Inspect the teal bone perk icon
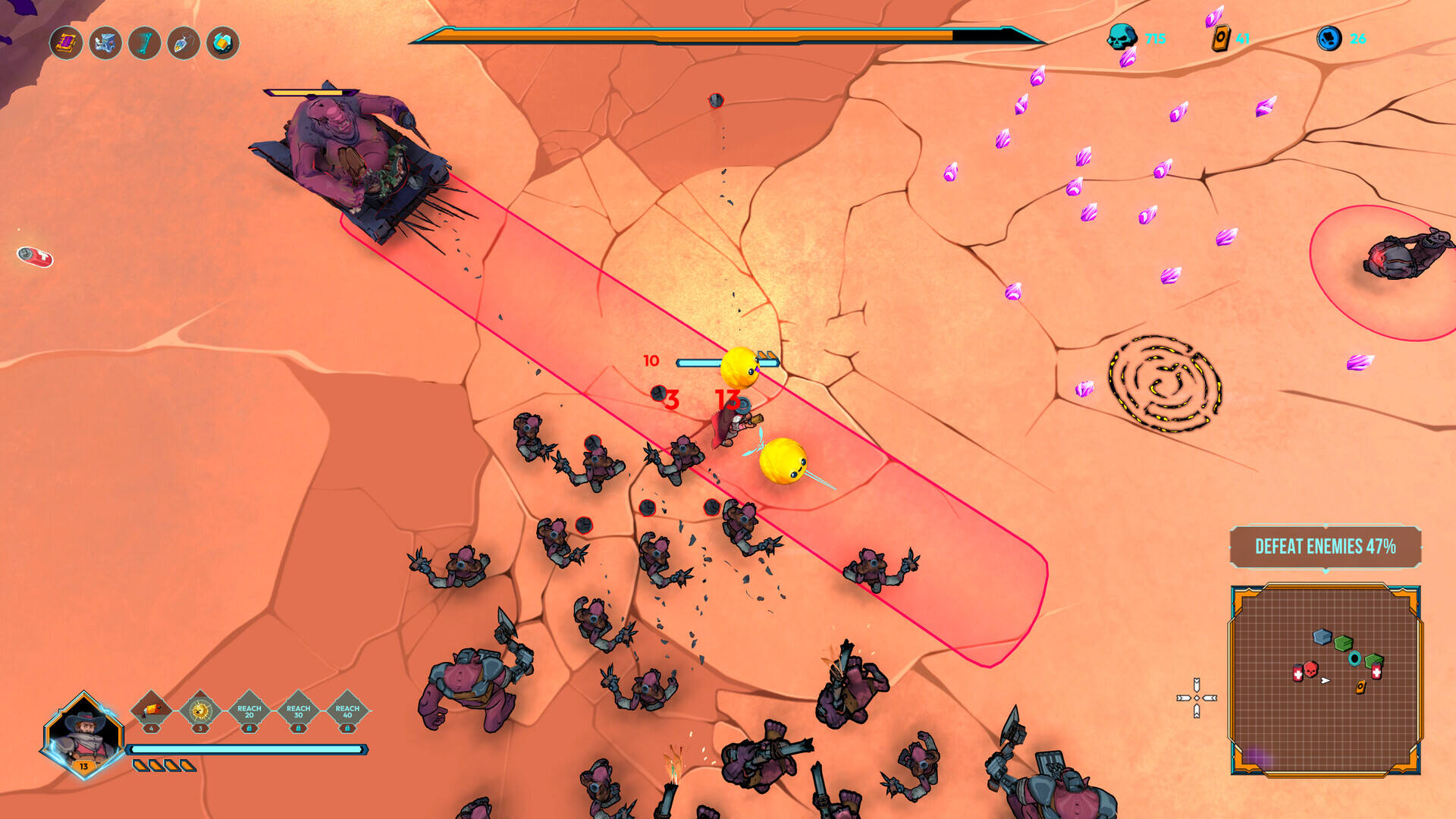Viewport: 1456px width, 819px height. [144, 42]
